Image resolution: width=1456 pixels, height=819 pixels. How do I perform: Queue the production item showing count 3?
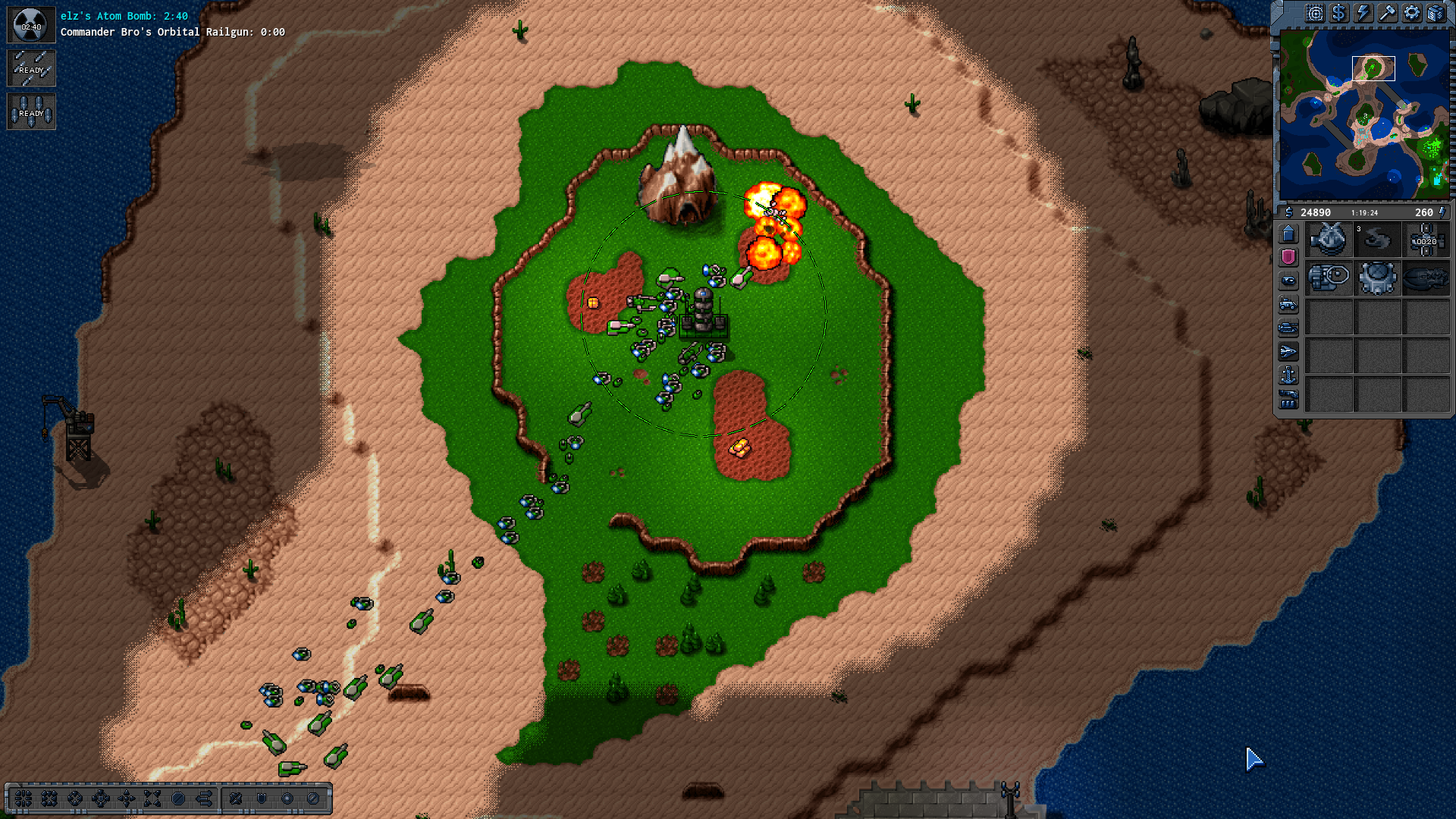point(1377,240)
